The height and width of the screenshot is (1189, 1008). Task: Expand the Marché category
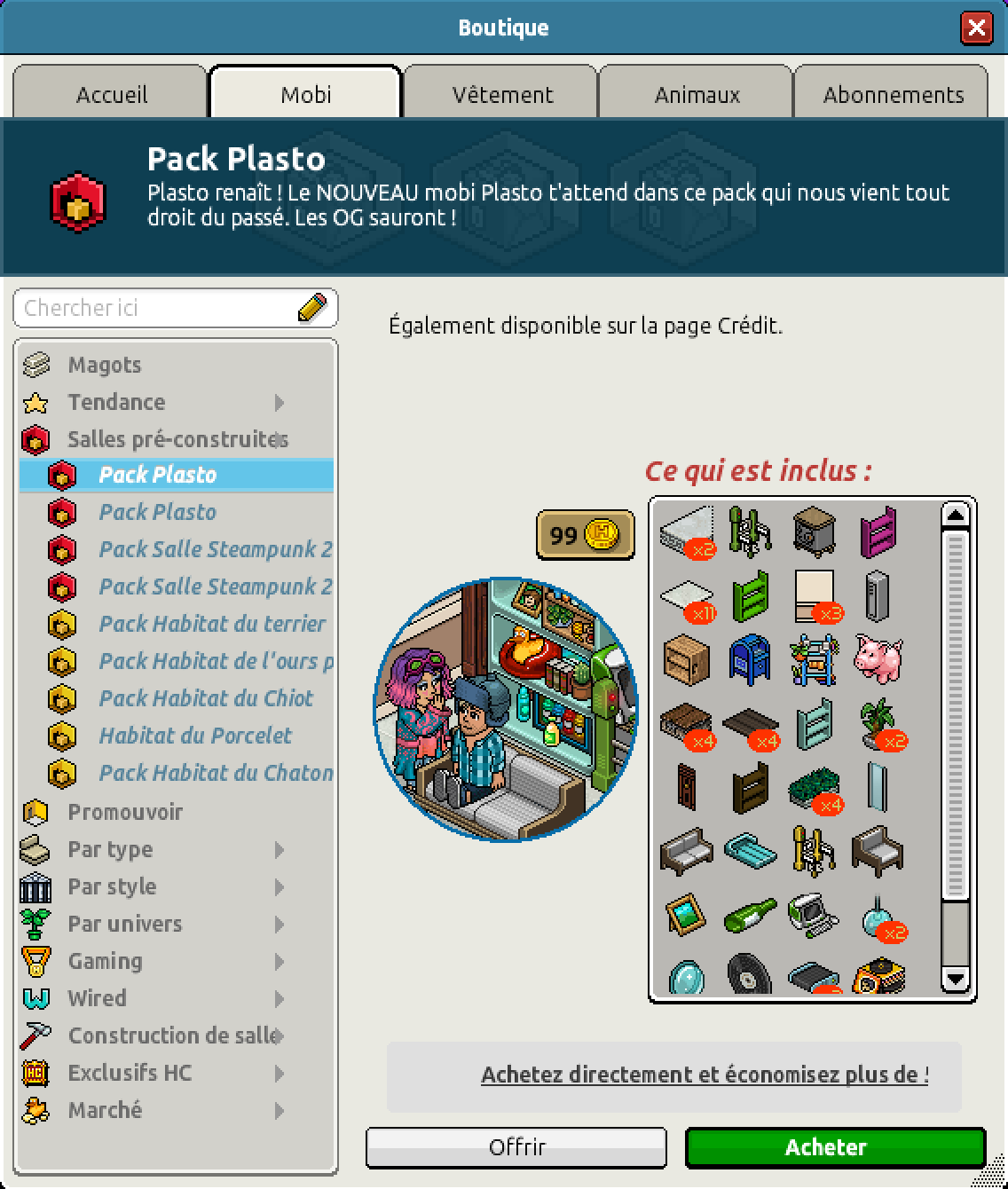click(105, 1110)
